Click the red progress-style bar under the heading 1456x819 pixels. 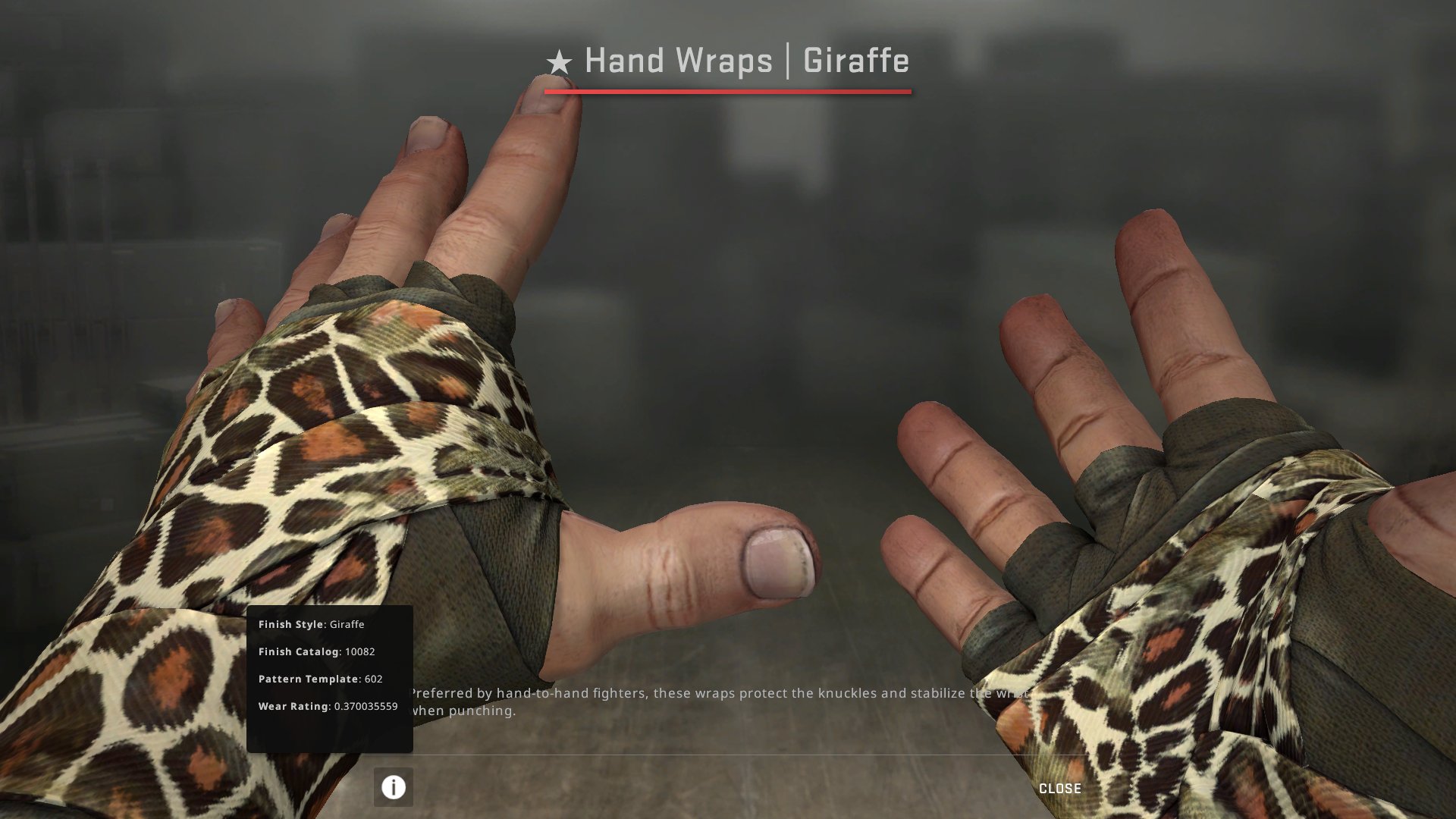pyautogui.click(x=726, y=93)
